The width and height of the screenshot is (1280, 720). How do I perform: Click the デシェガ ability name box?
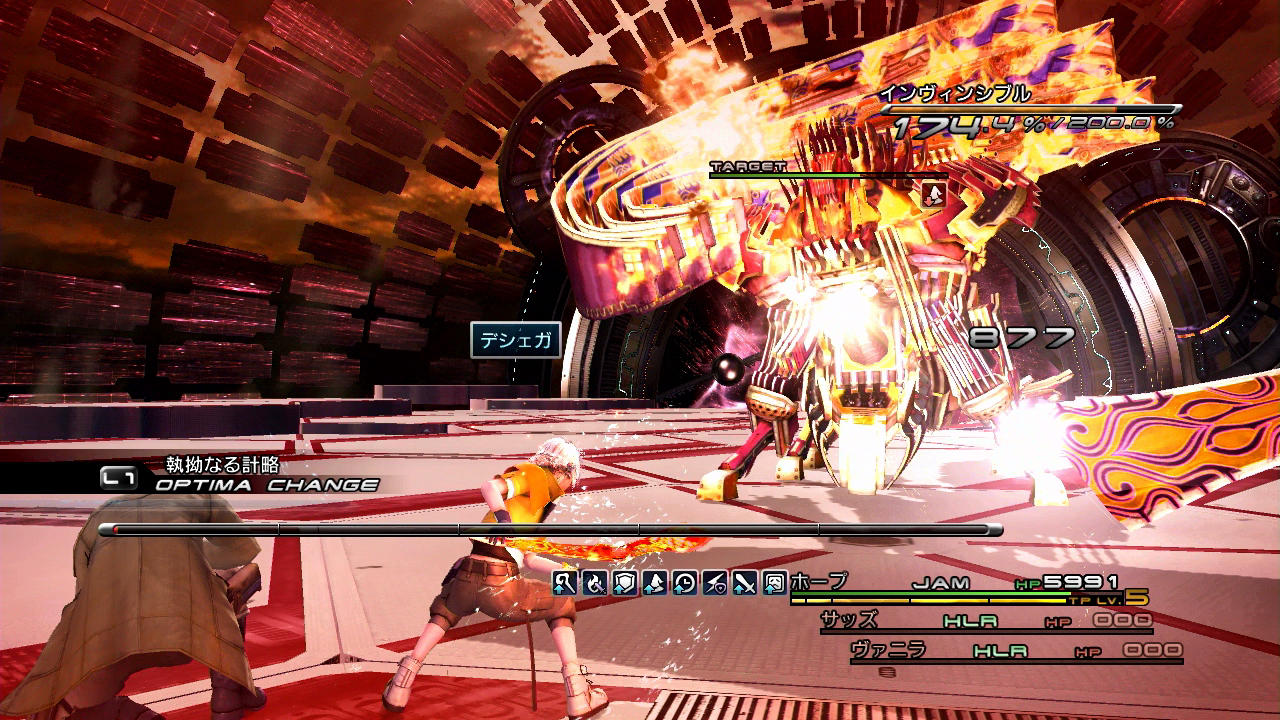(515, 340)
